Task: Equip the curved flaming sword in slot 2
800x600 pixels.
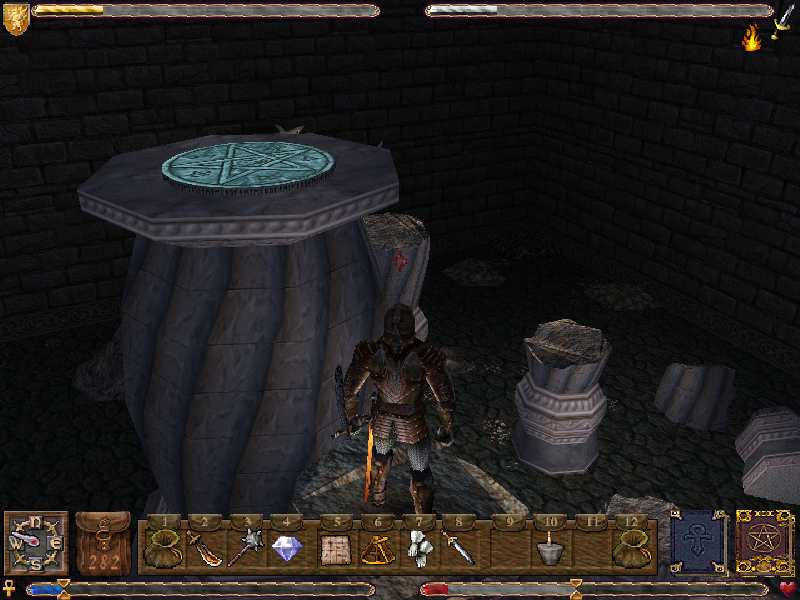Action: 203,548
